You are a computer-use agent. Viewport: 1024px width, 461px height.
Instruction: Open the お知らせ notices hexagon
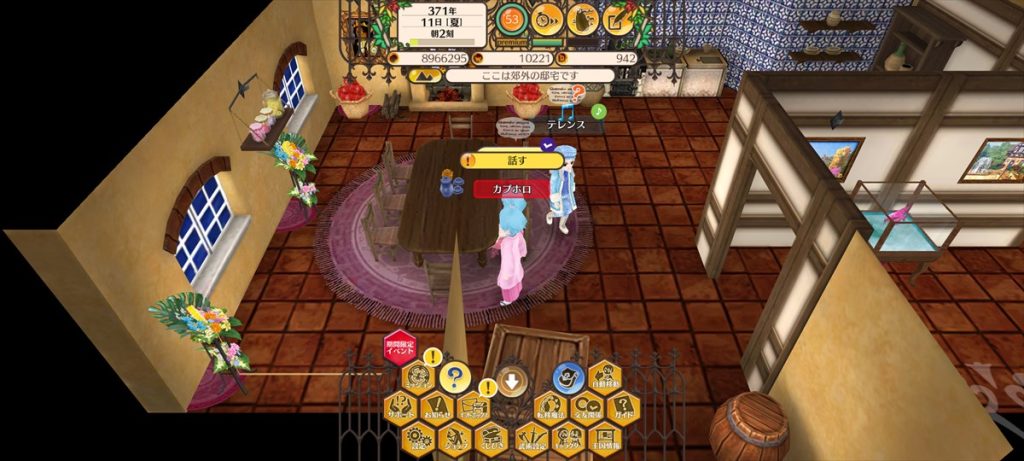(437, 408)
